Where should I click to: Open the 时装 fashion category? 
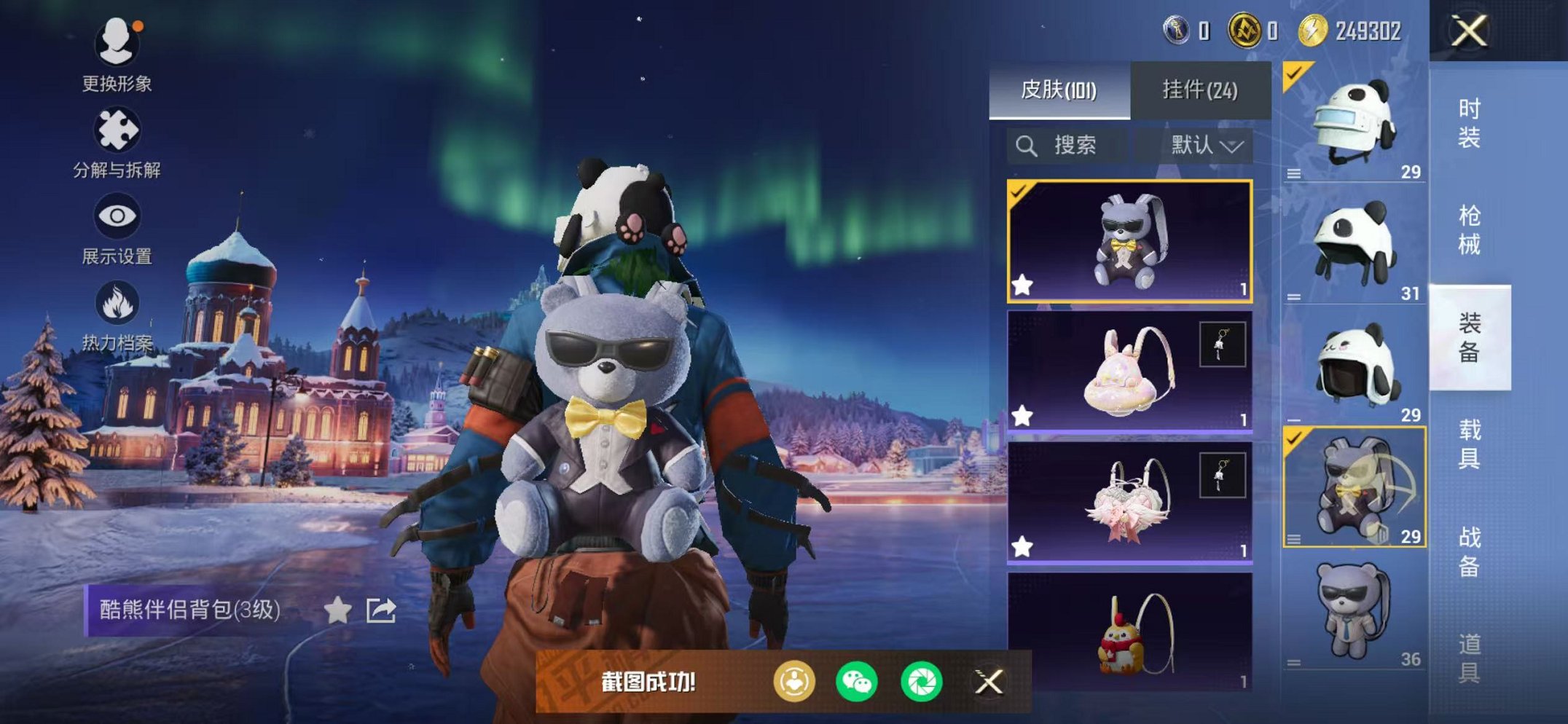coord(1469,122)
